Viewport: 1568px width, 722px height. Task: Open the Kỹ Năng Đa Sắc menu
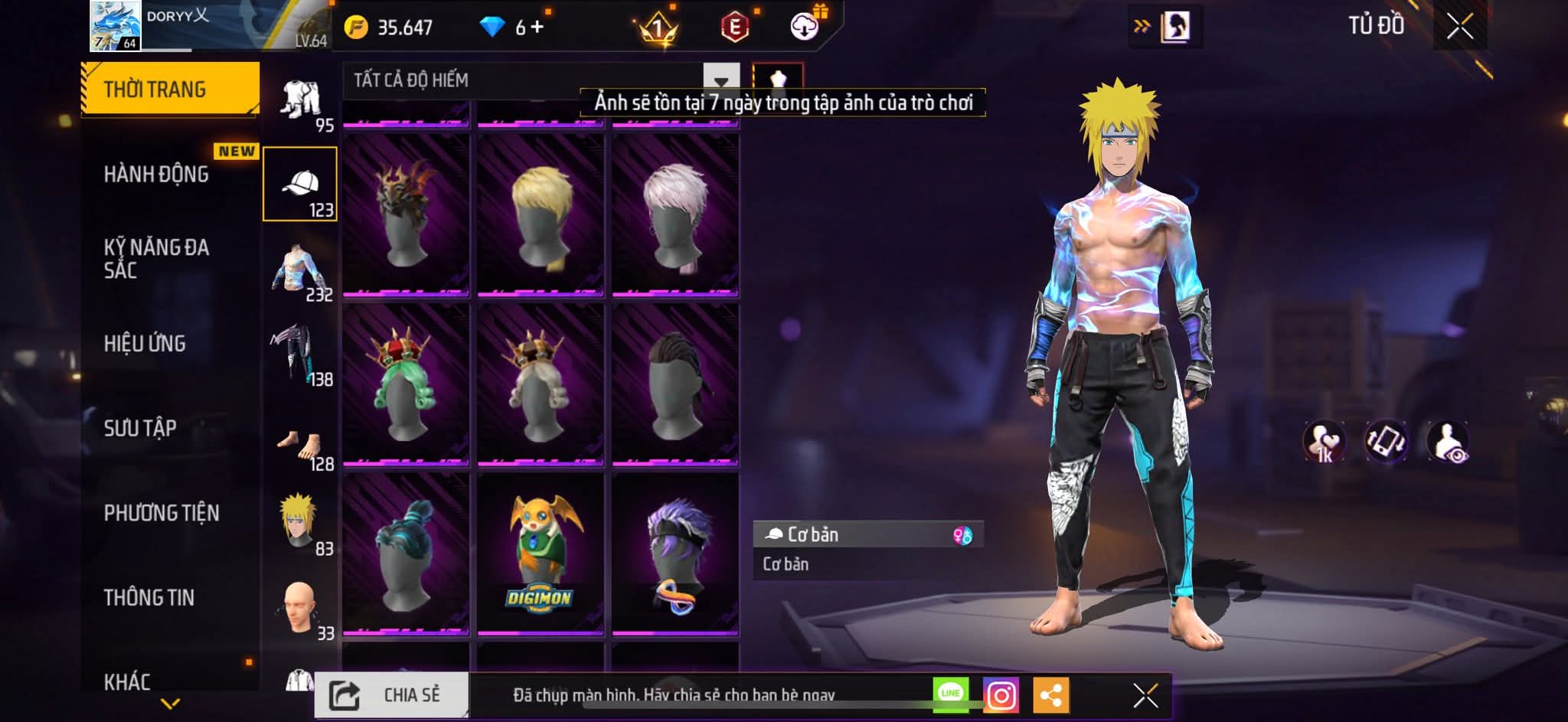coord(156,258)
